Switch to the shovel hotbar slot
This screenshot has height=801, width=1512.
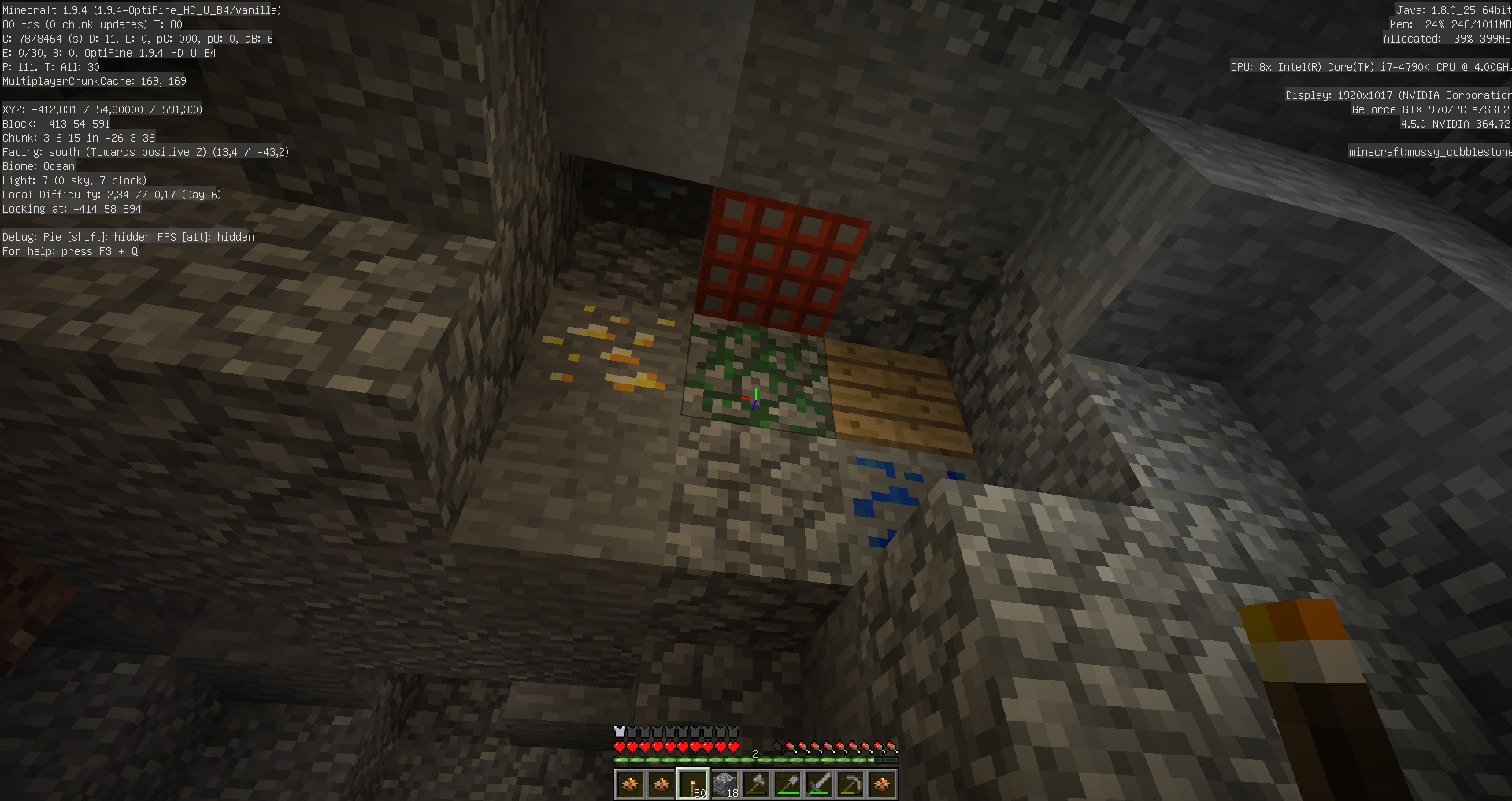787,784
